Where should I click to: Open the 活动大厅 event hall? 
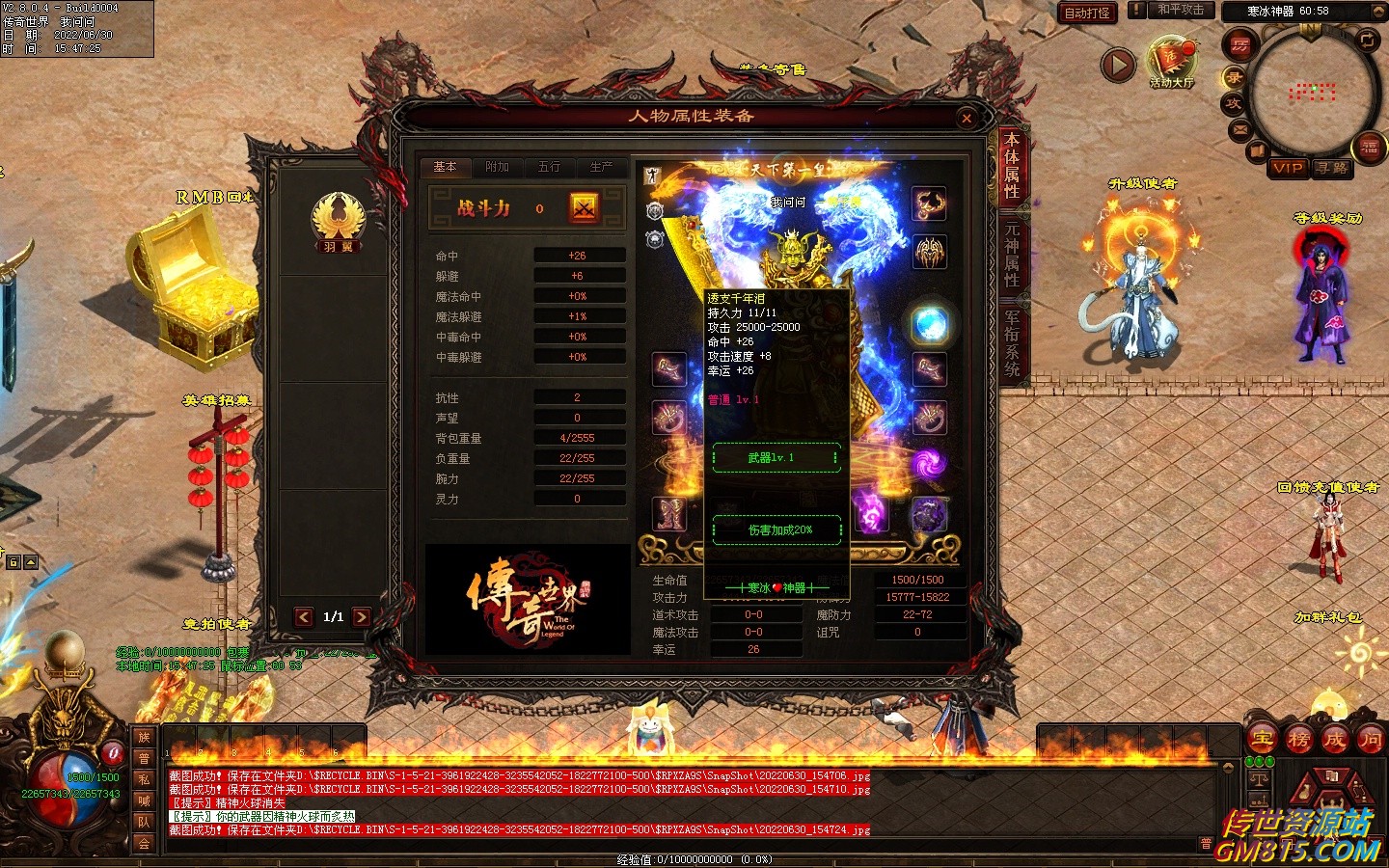[x=1171, y=63]
